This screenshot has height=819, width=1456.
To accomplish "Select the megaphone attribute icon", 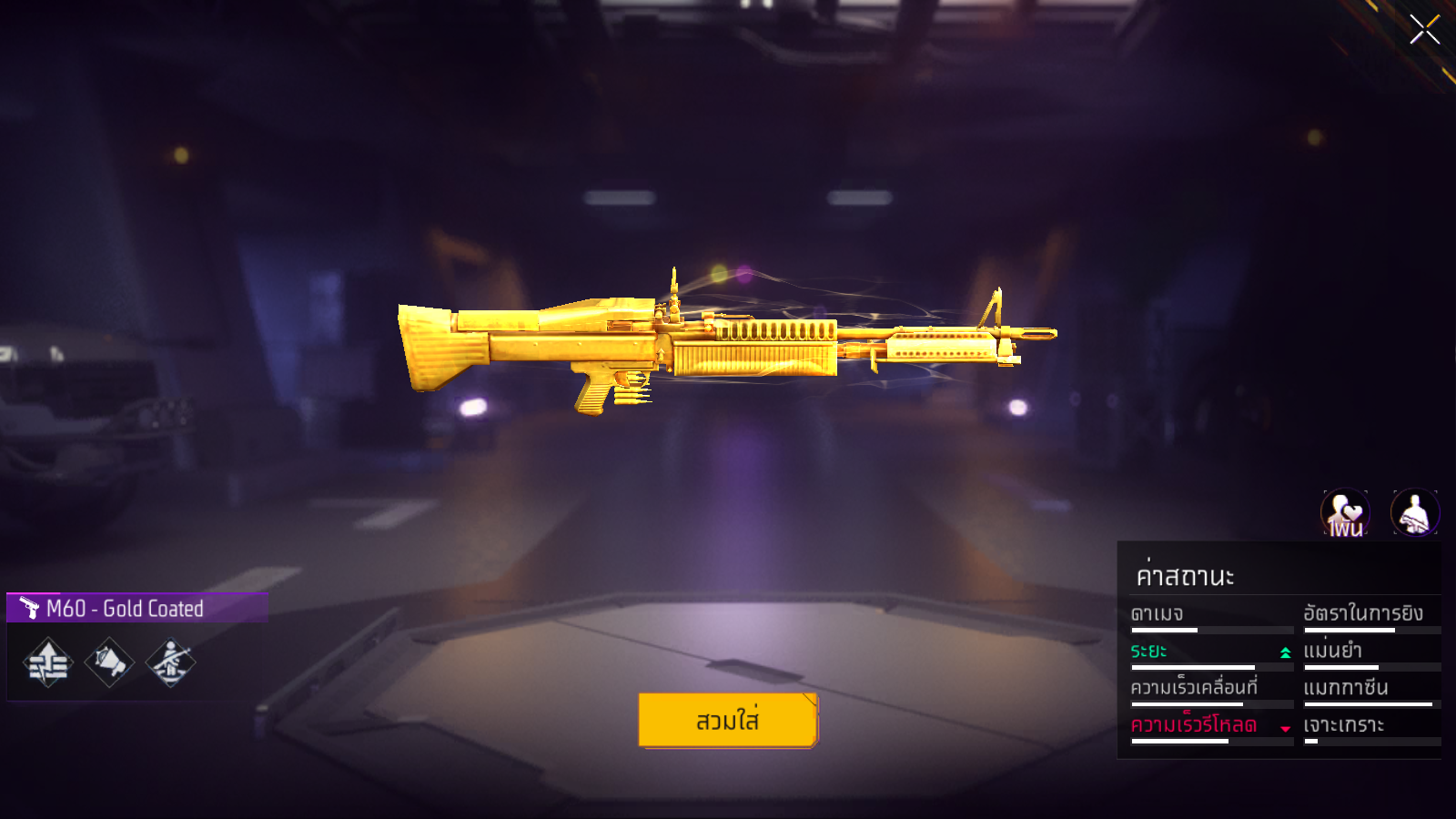I will click(109, 662).
